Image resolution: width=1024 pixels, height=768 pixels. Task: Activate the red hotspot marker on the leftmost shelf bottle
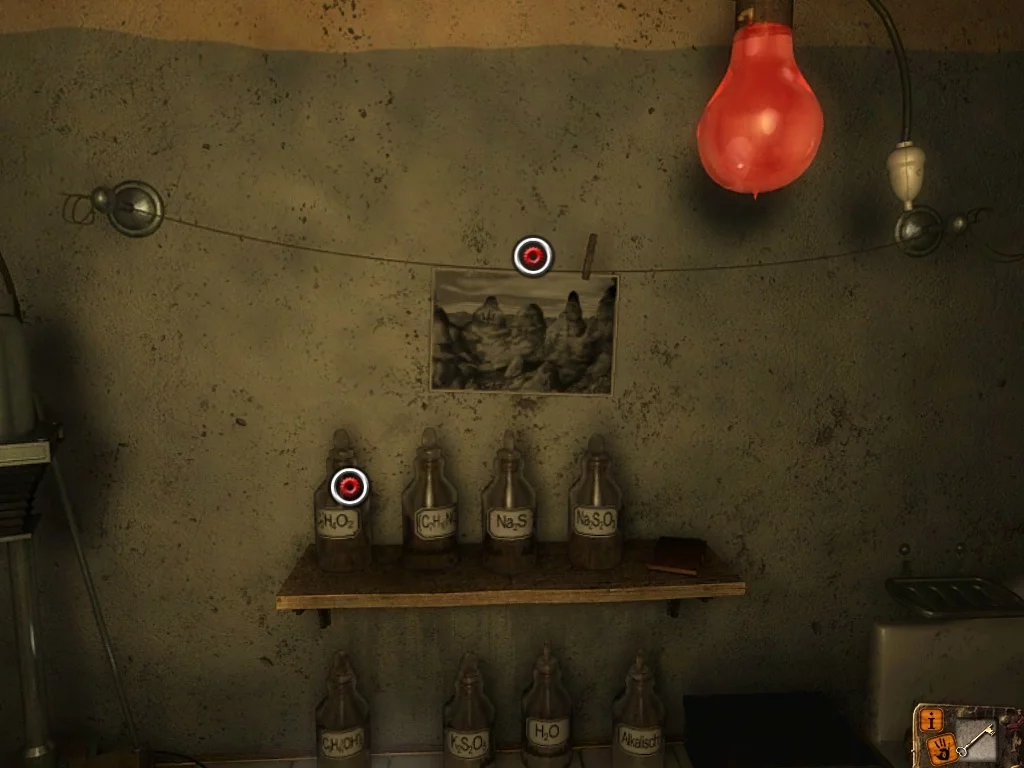[x=349, y=487]
